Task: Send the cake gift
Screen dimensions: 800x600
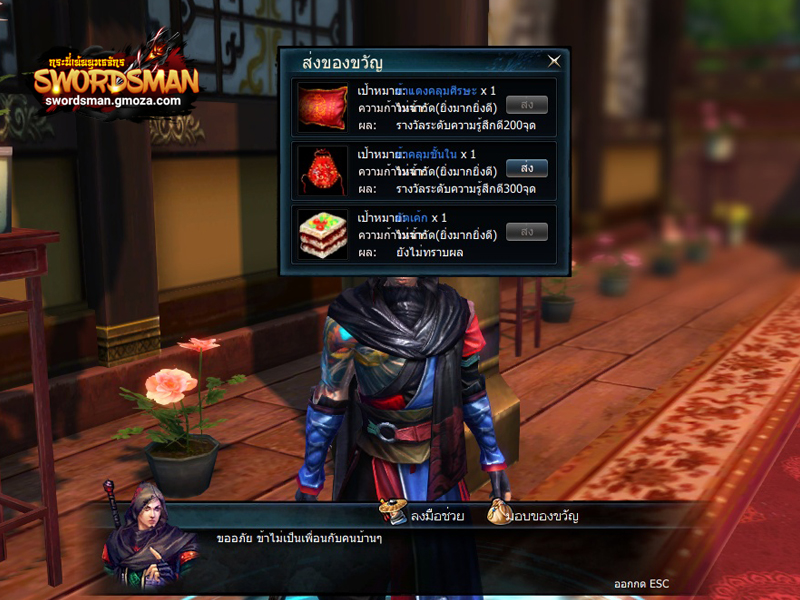Action: click(x=526, y=231)
